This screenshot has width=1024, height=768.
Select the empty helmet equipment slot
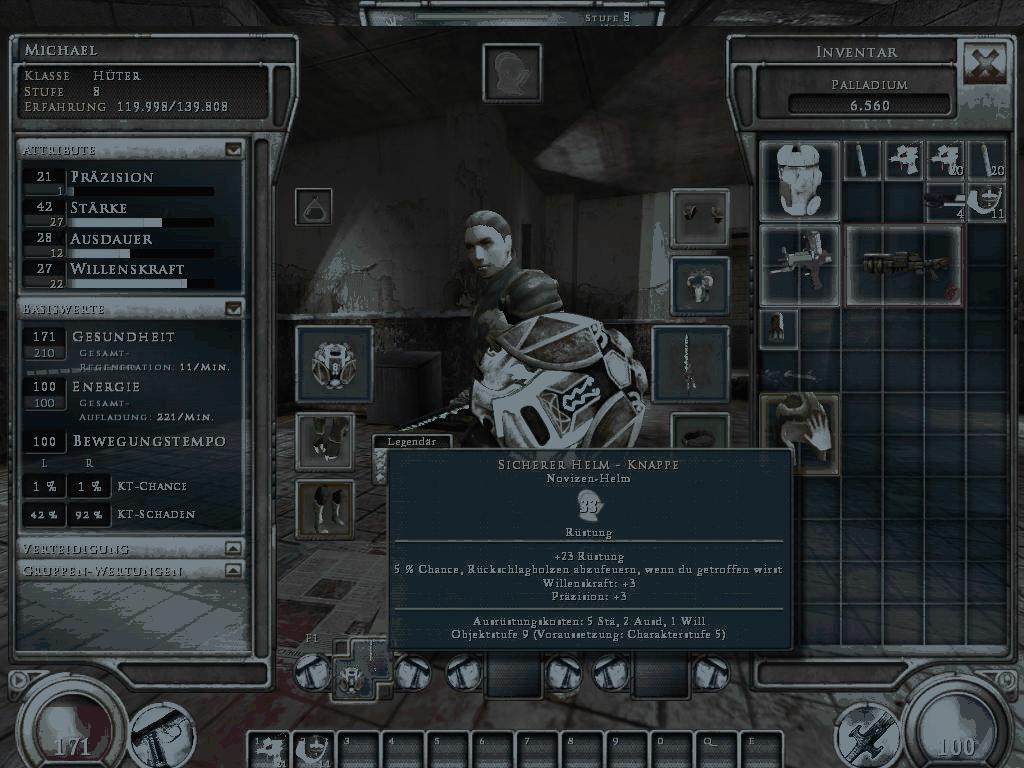pyautogui.click(x=512, y=72)
